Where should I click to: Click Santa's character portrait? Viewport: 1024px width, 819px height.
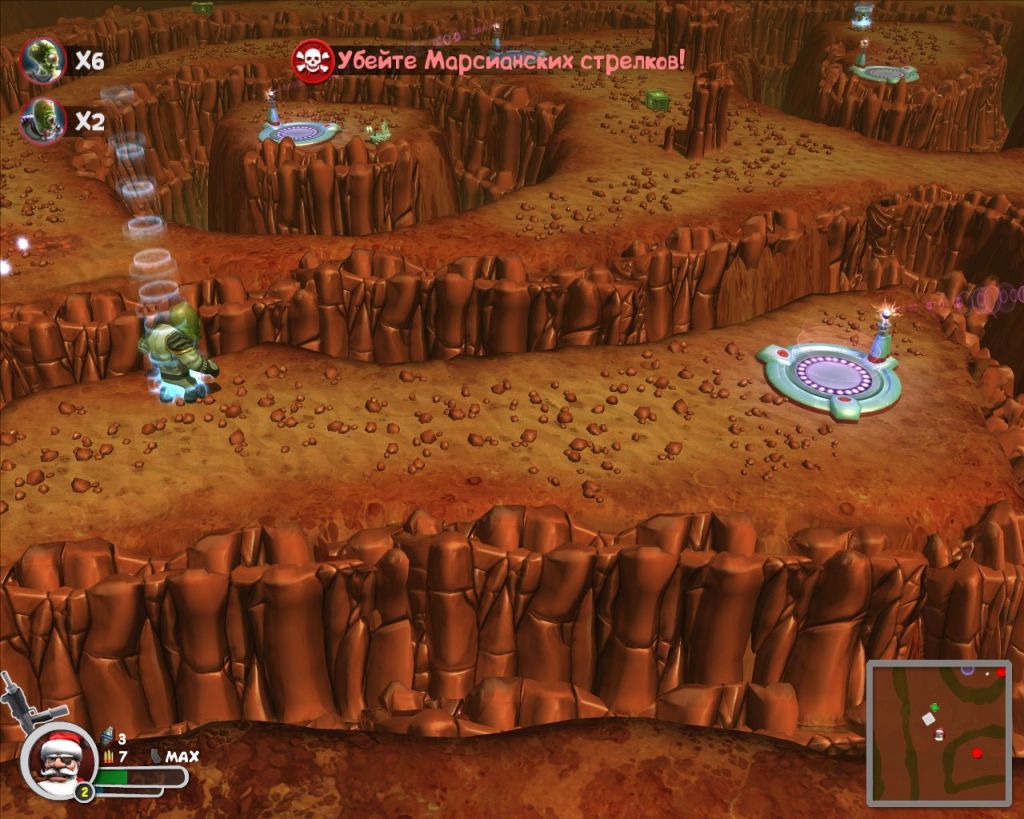click(x=58, y=760)
